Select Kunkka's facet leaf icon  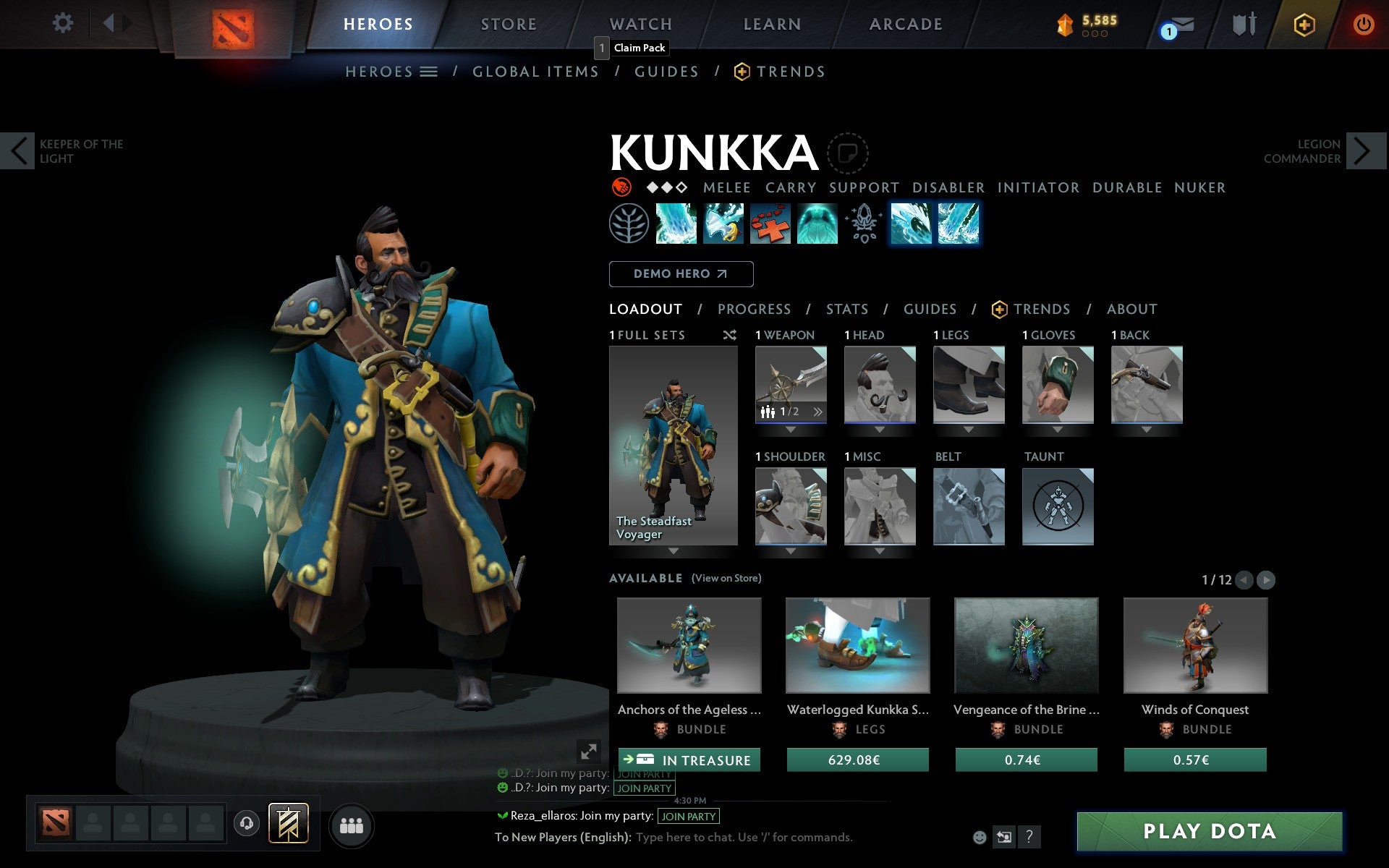pyautogui.click(x=630, y=224)
